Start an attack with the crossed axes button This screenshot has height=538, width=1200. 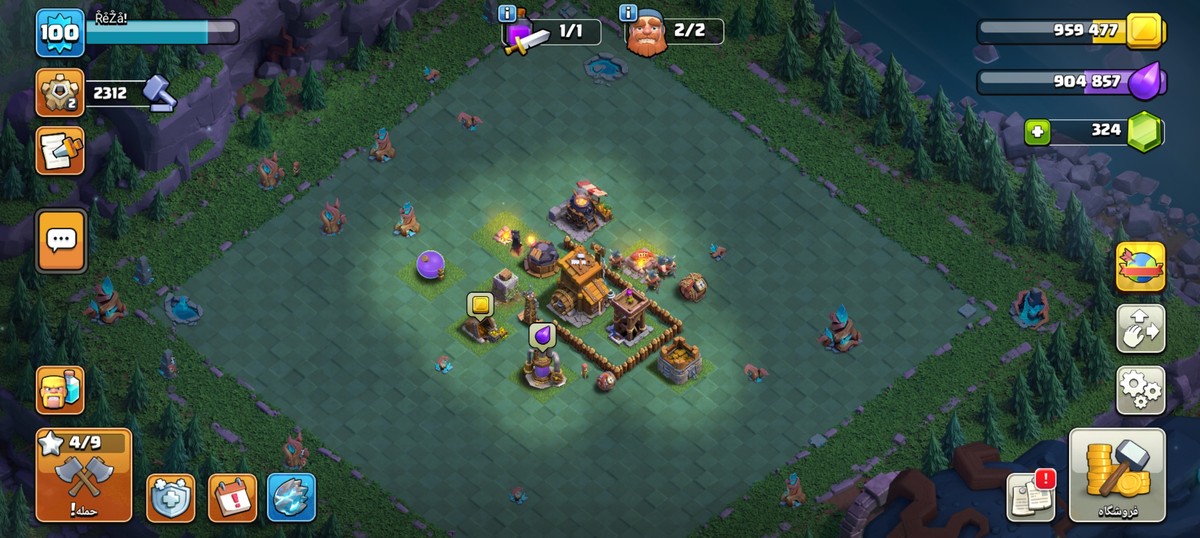tap(84, 476)
